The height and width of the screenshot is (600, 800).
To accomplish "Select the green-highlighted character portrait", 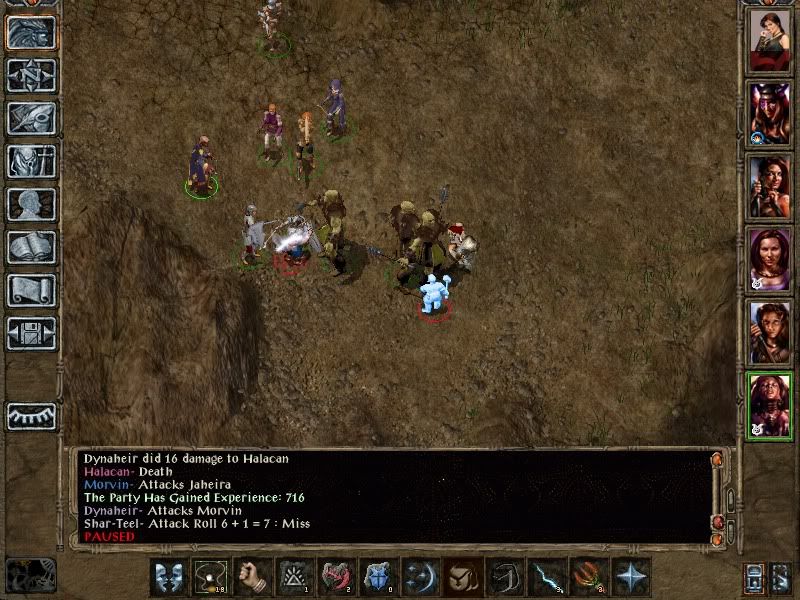I will click(769, 405).
